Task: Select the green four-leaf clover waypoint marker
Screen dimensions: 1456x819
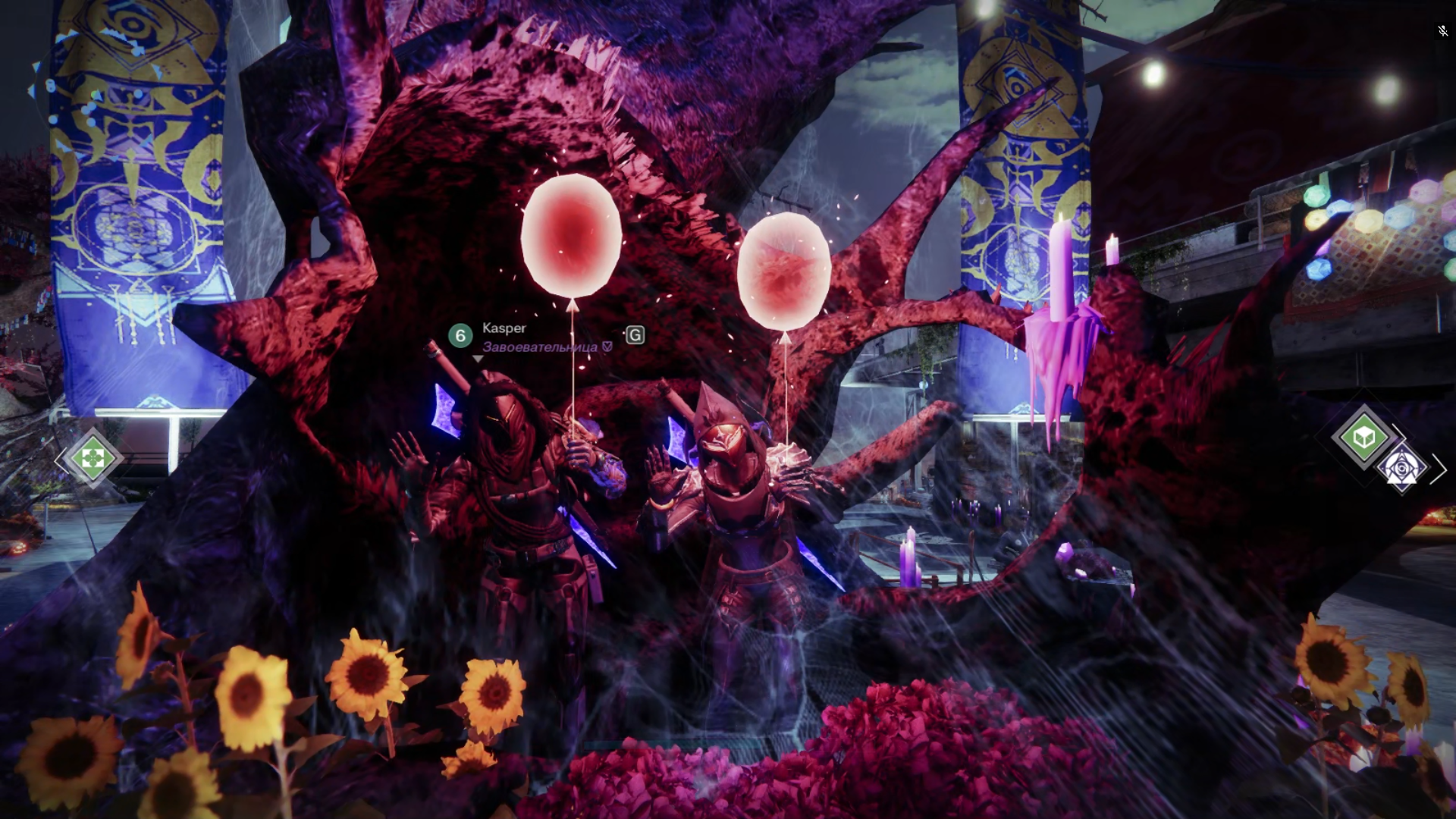Action: [93, 458]
